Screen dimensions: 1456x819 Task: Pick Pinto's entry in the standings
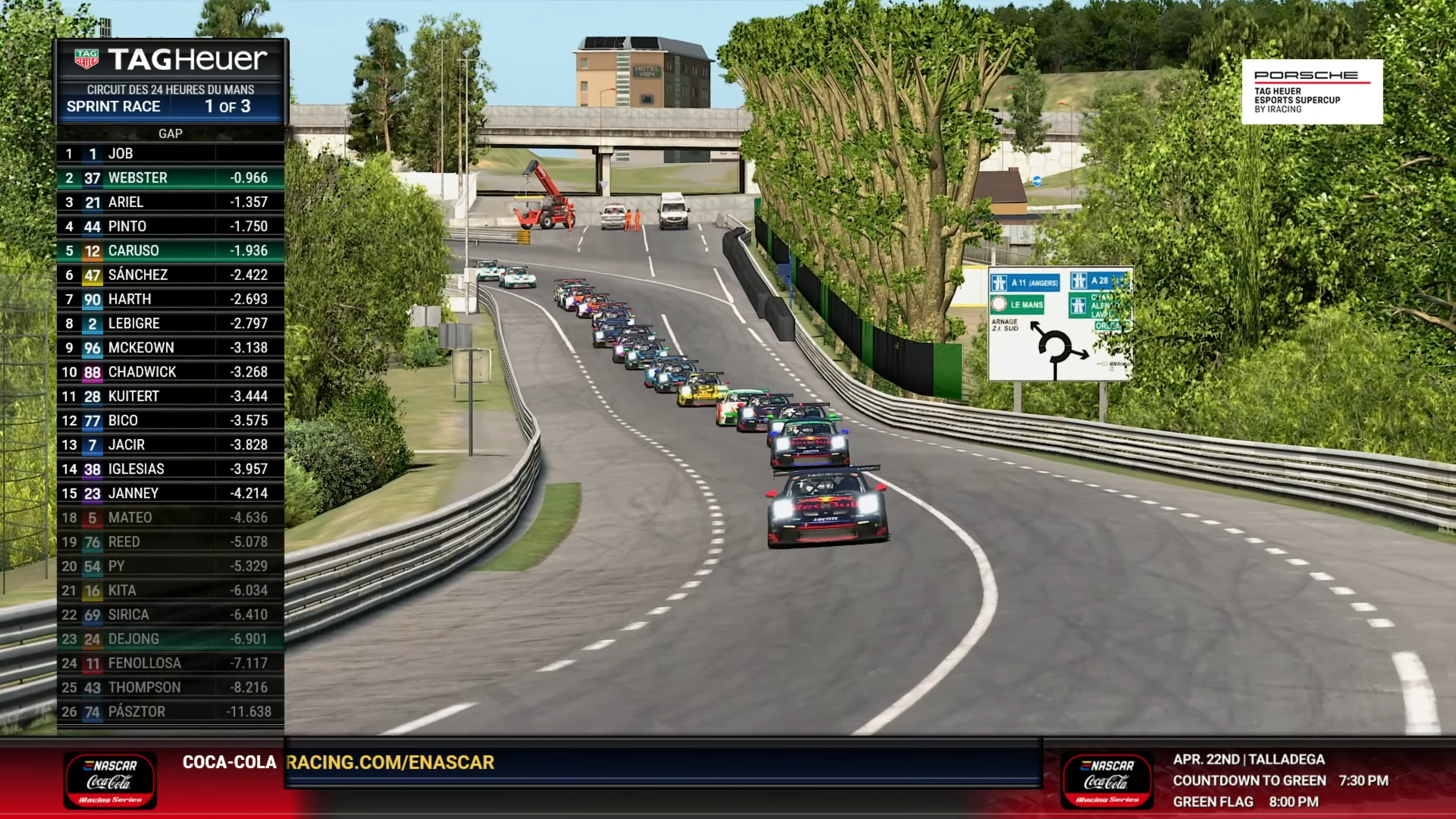(170, 226)
